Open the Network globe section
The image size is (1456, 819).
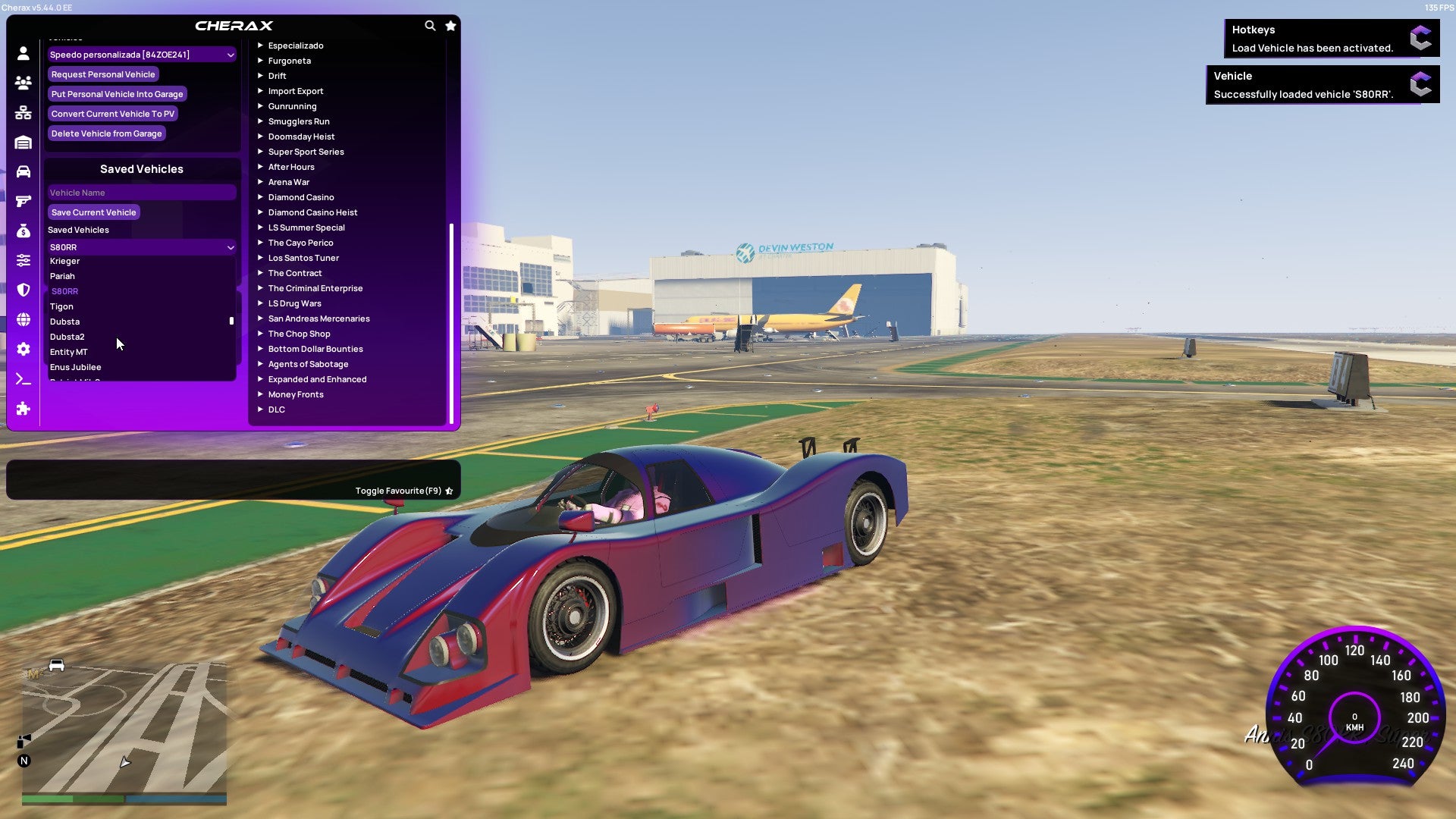click(x=23, y=318)
